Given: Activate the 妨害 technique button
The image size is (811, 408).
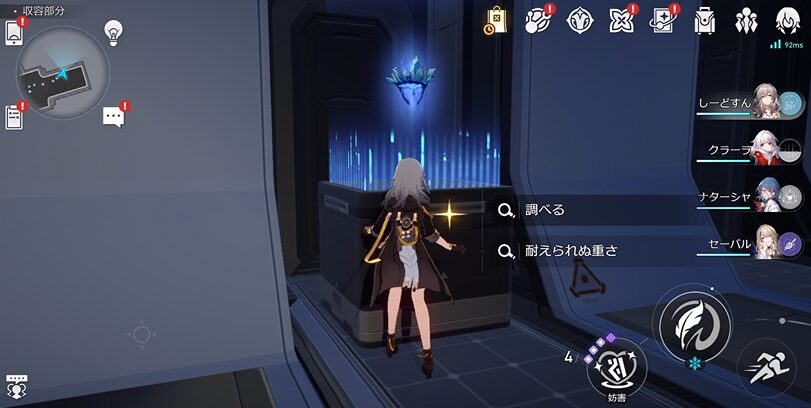Looking at the screenshot, I should pos(615,371).
